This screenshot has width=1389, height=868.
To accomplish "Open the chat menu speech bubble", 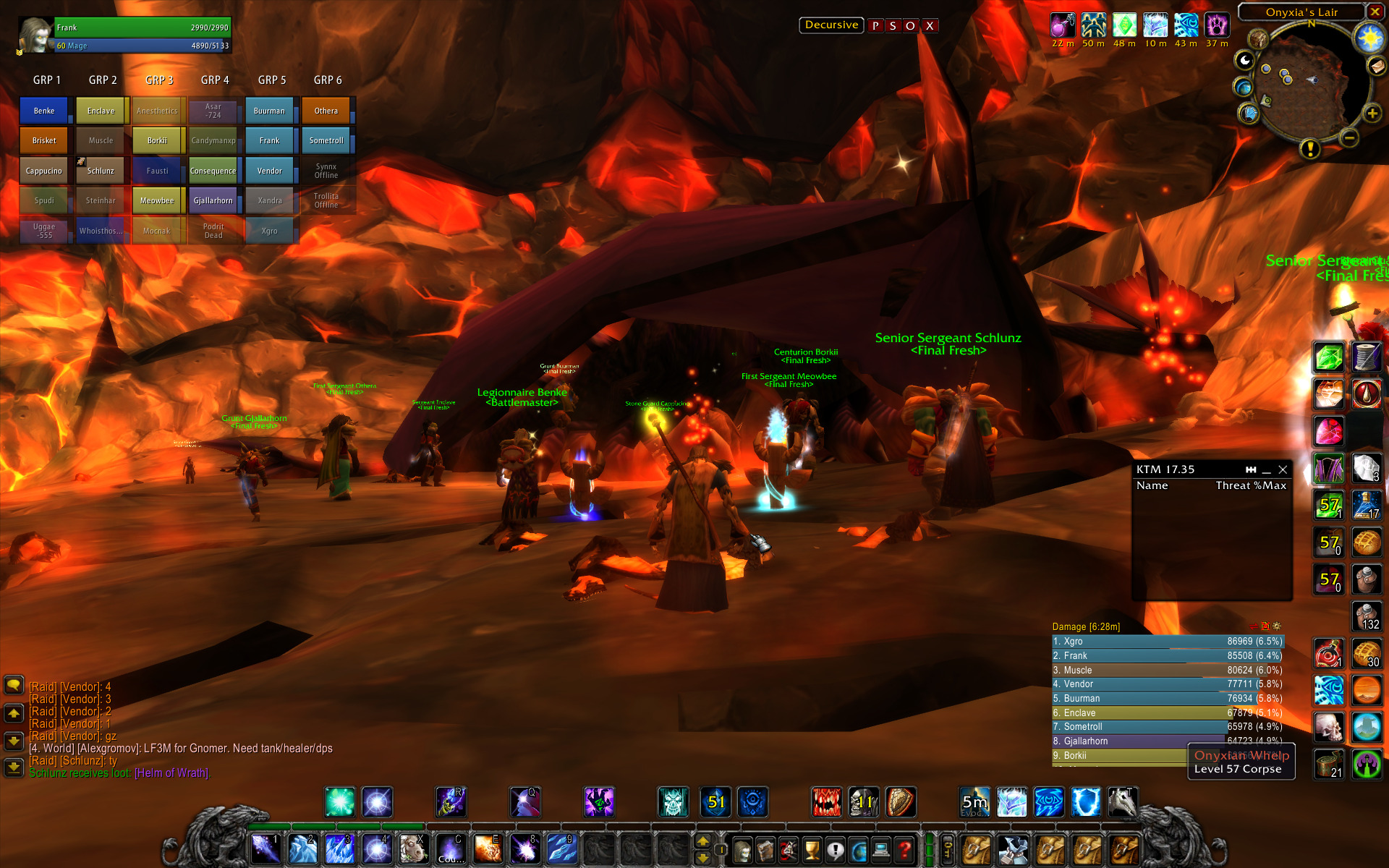I will pos(14,685).
